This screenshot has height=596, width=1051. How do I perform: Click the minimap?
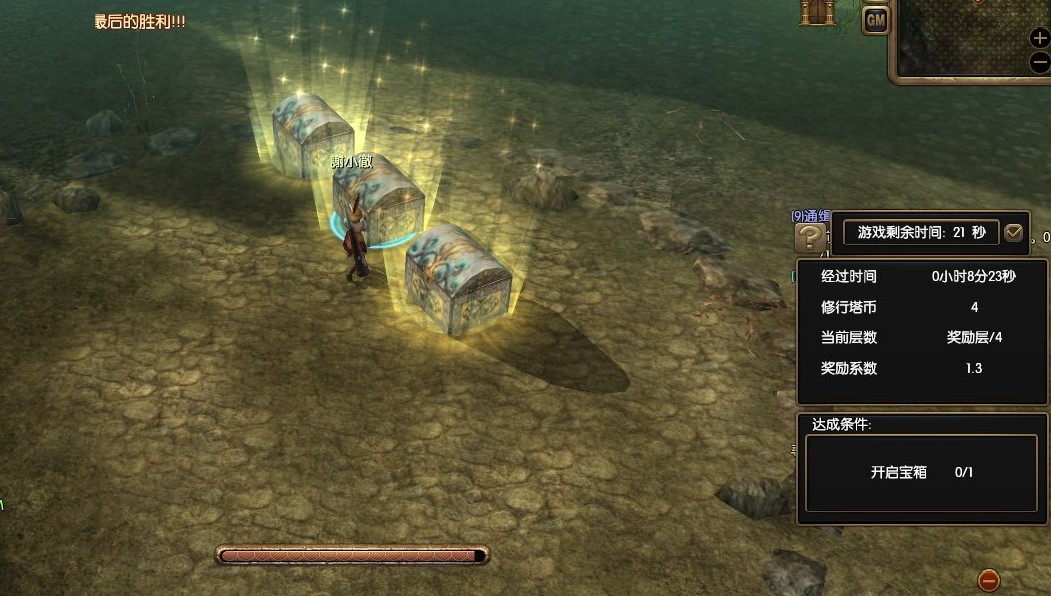(x=960, y=36)
